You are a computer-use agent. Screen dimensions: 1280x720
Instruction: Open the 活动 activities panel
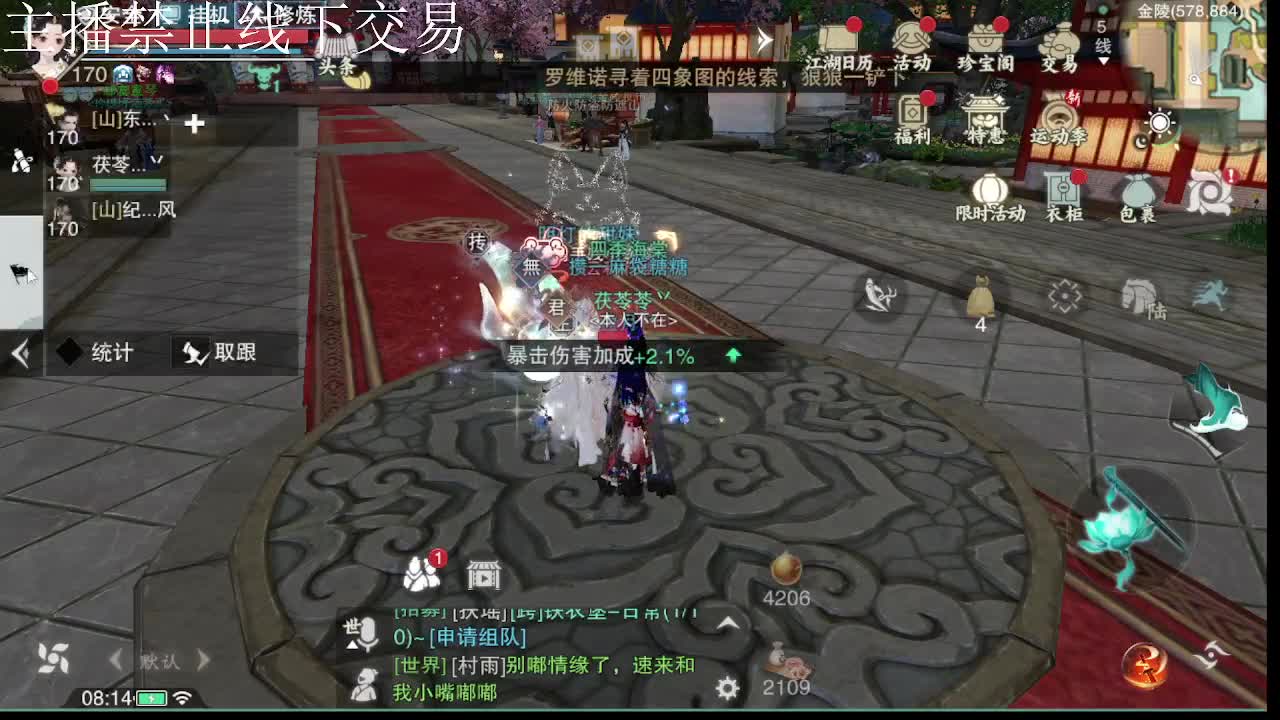913,50
